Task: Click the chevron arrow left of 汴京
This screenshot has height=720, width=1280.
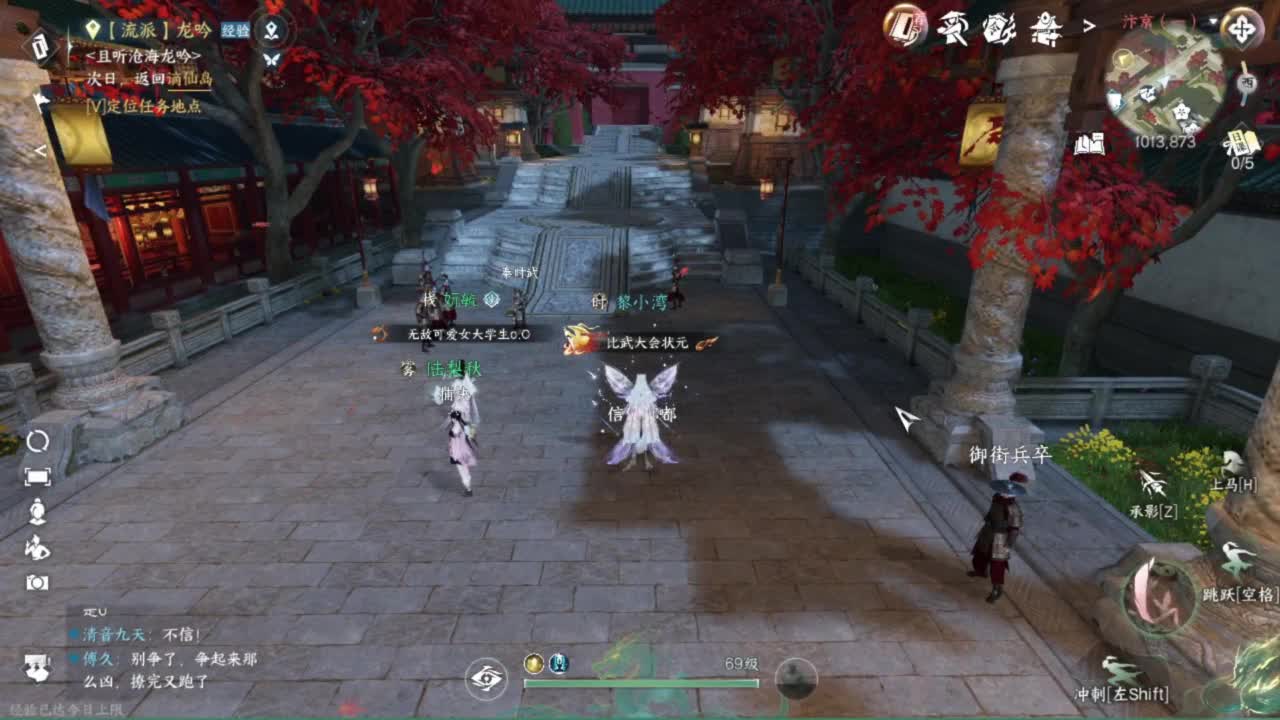Action: click(x=1088, y=25)
